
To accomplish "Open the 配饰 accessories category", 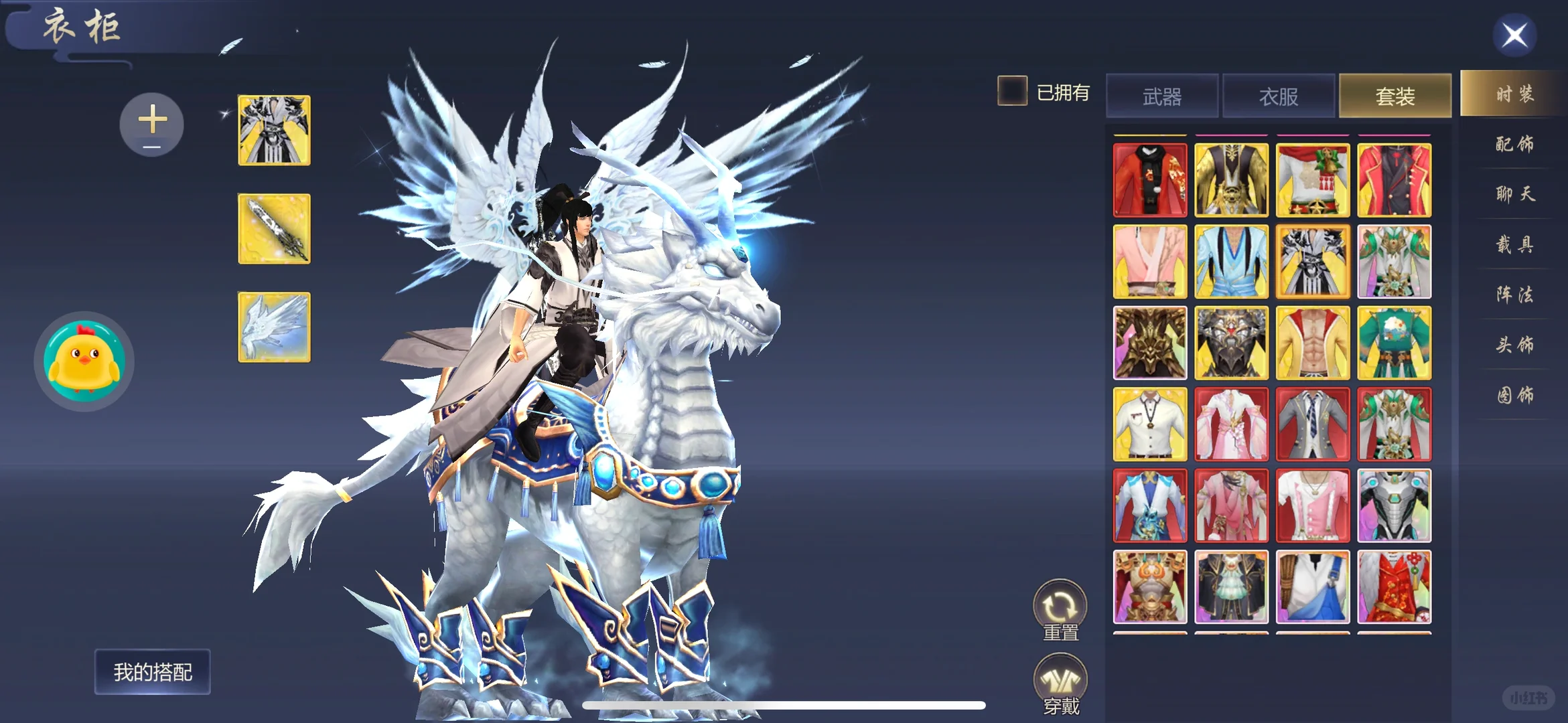I will (1514, 144).
